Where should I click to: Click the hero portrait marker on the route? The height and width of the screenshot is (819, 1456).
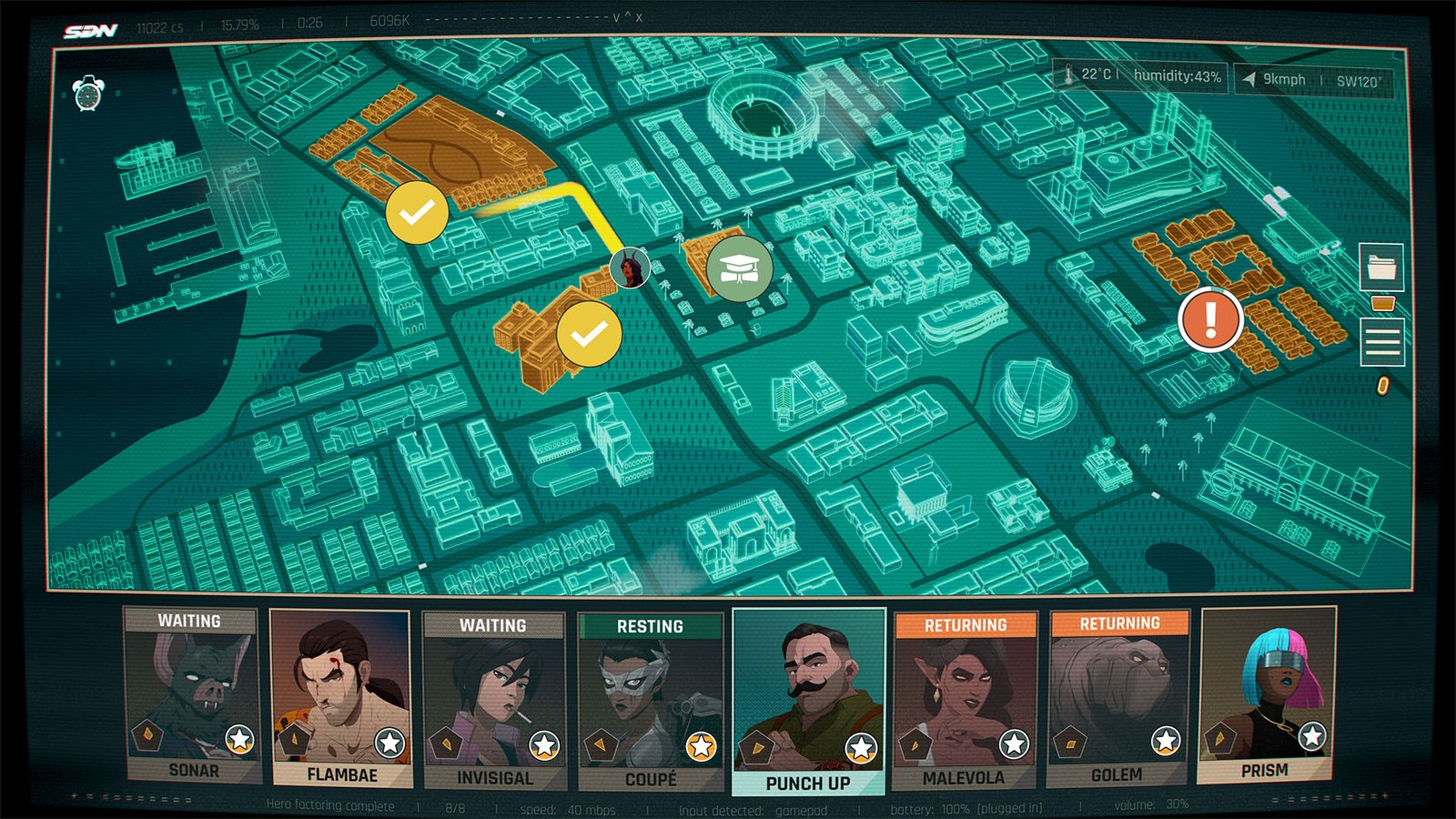tap(630, 268)
